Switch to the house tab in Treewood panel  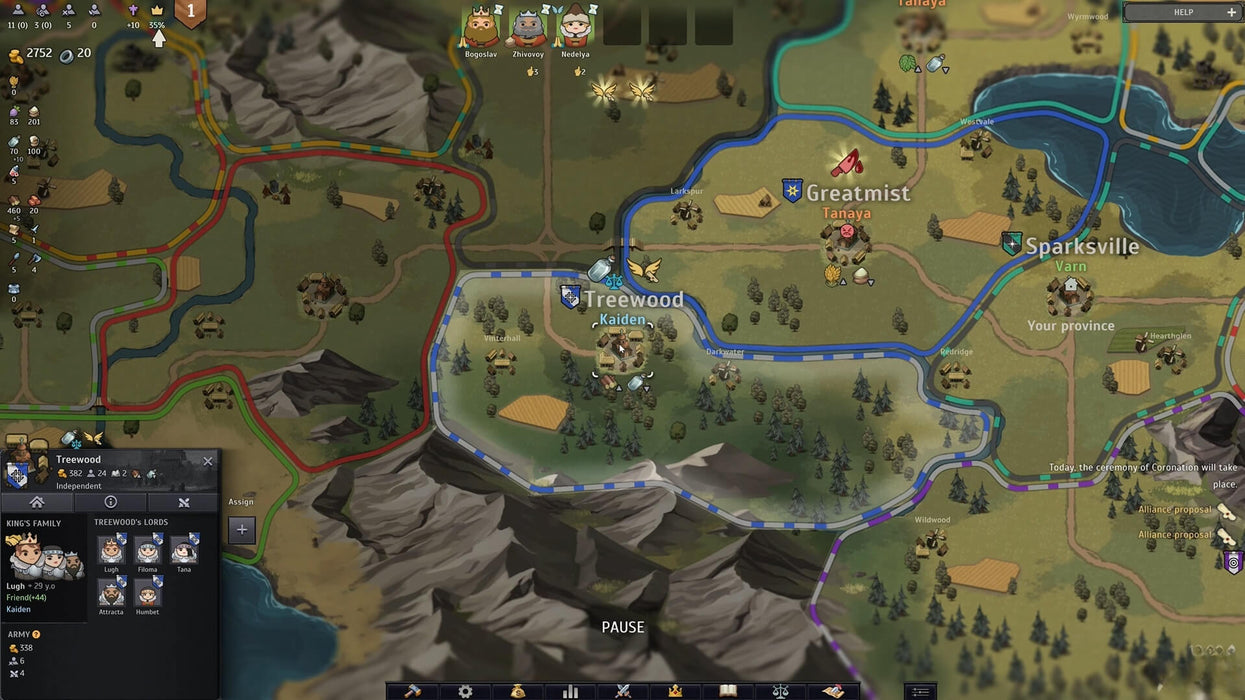37,502
